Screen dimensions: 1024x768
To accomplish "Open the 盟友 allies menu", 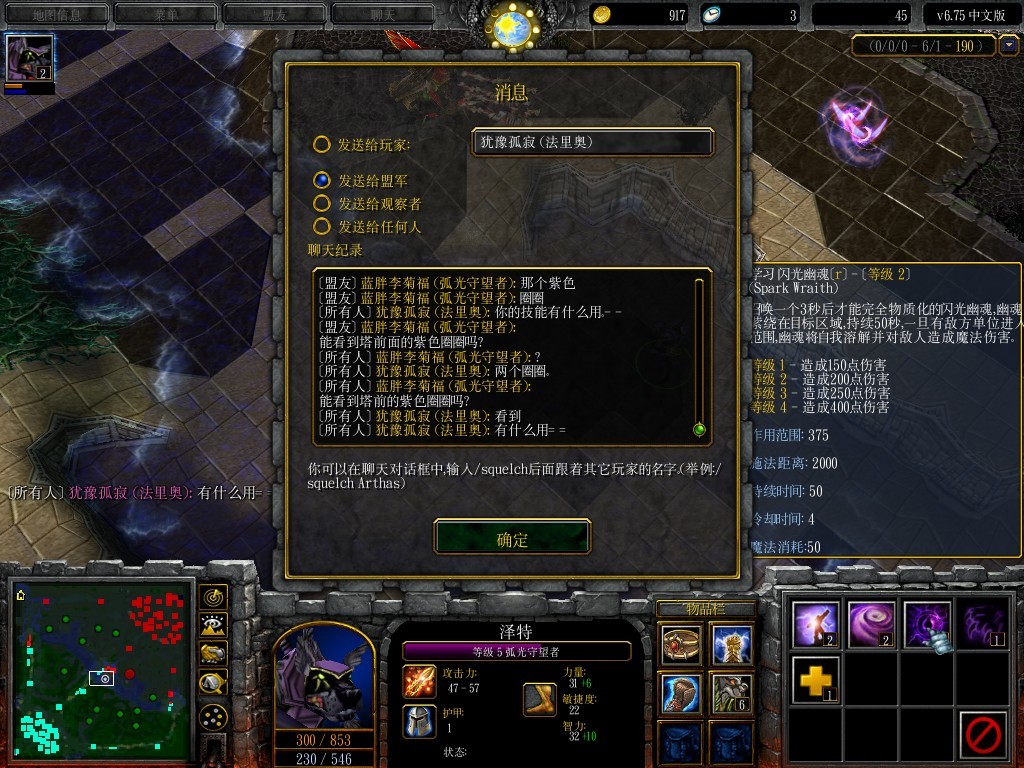I will point(274,15).
